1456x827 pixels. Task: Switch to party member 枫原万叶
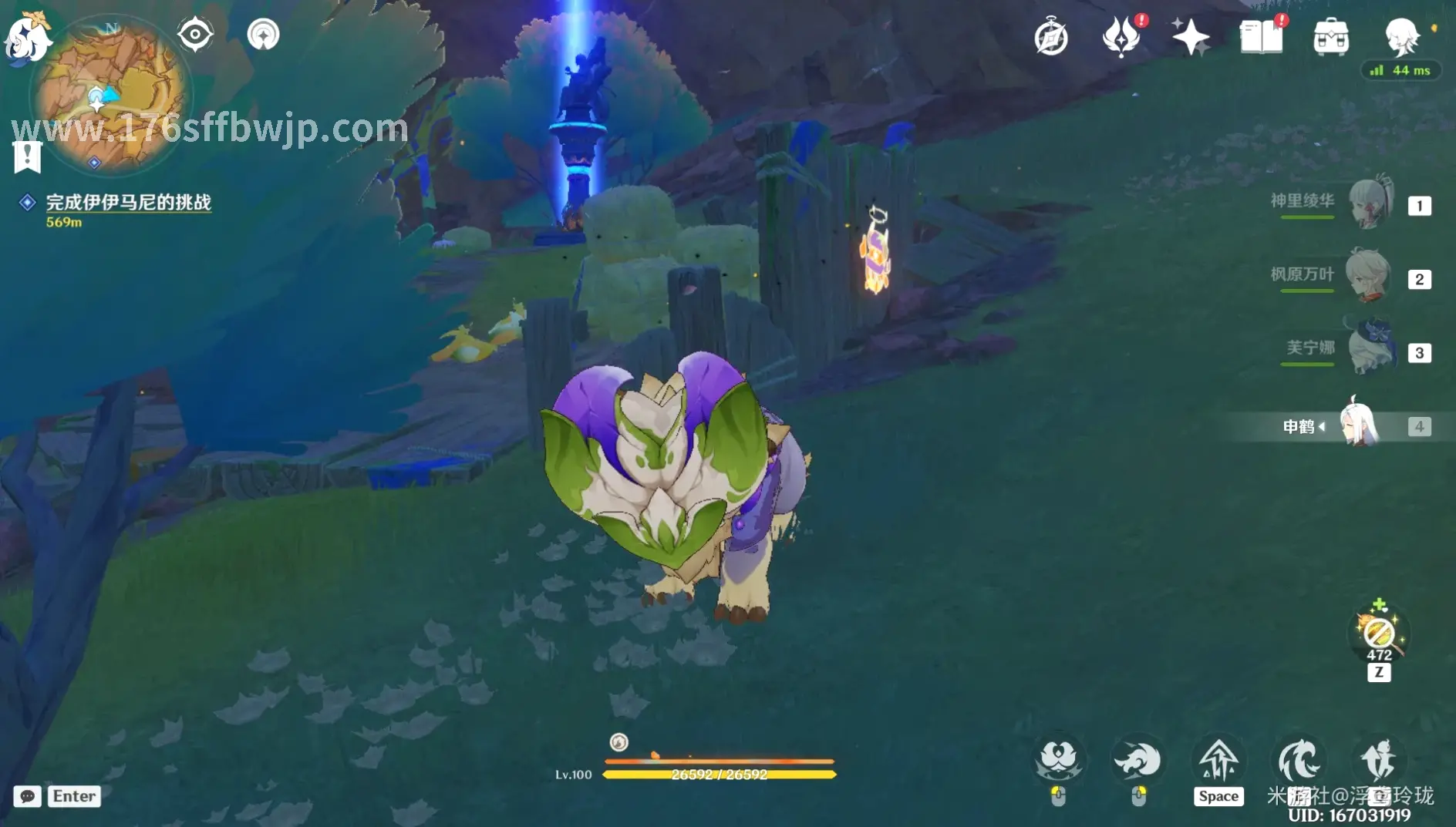tap(1369, 276)
